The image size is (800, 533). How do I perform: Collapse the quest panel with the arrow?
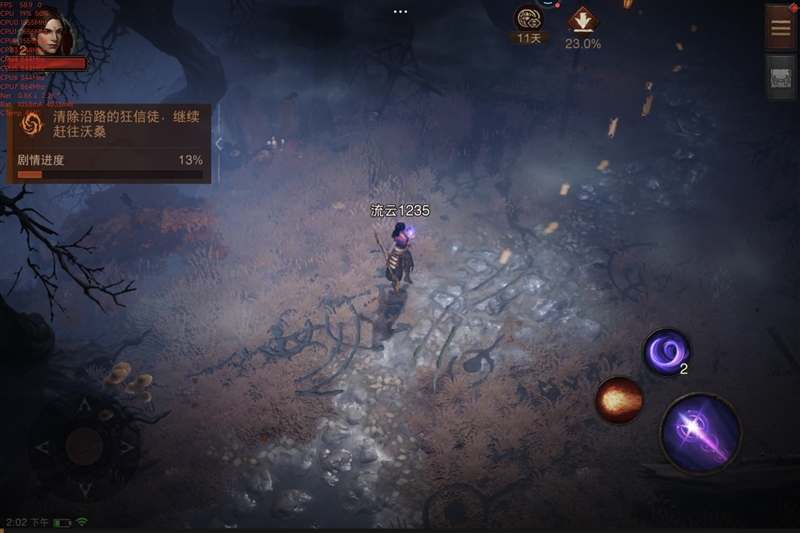point(219,144)
